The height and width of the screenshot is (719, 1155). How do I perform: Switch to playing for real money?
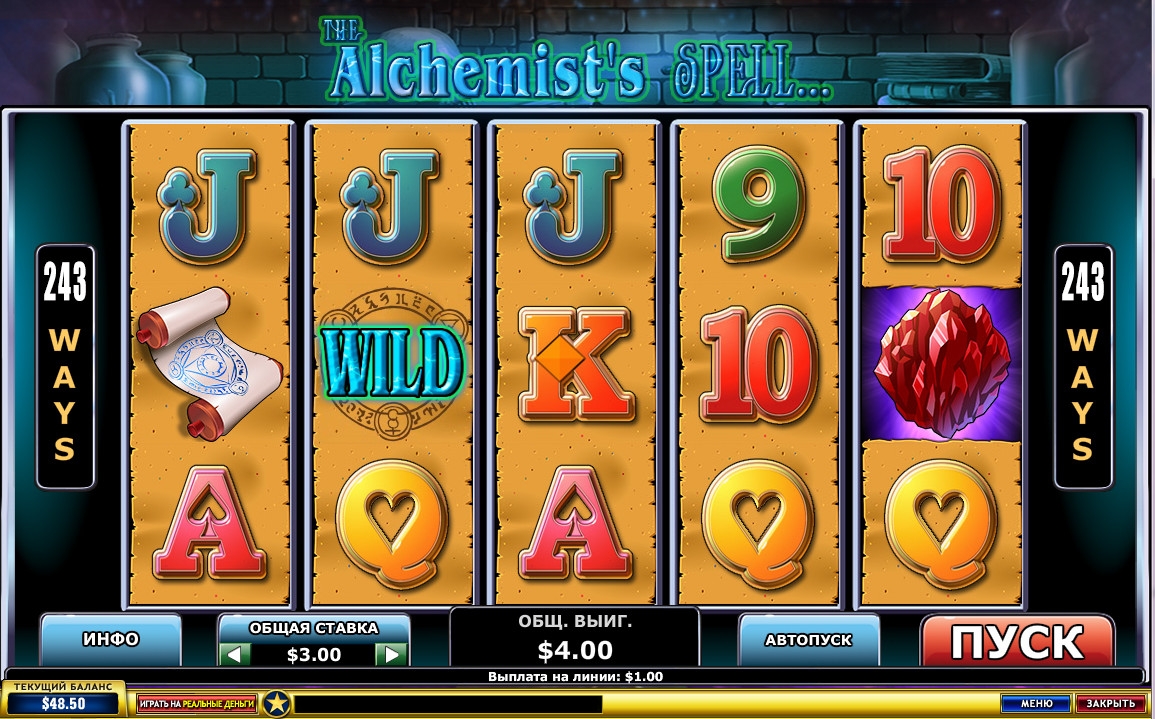pos(197,704)
